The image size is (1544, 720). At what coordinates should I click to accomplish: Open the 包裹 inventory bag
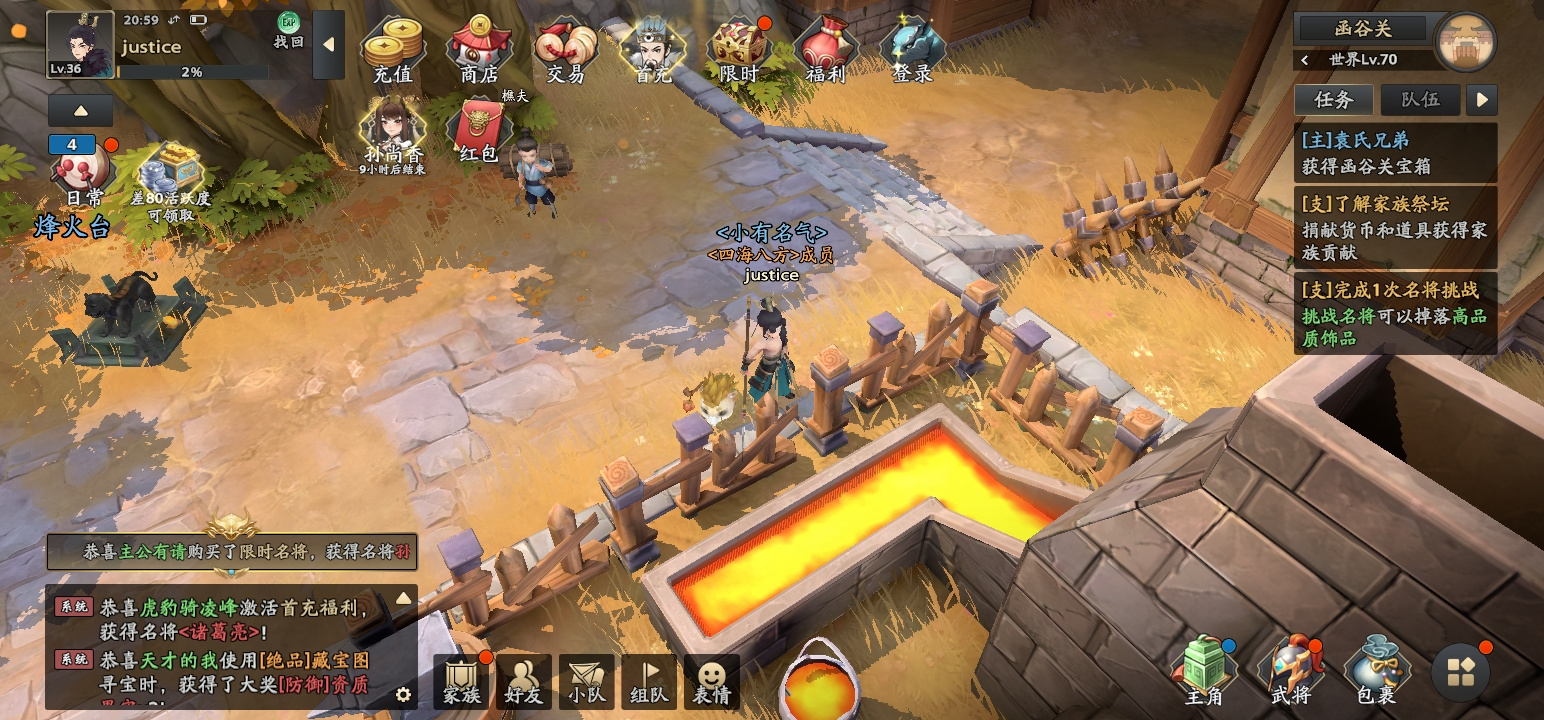coord(1375,672)
